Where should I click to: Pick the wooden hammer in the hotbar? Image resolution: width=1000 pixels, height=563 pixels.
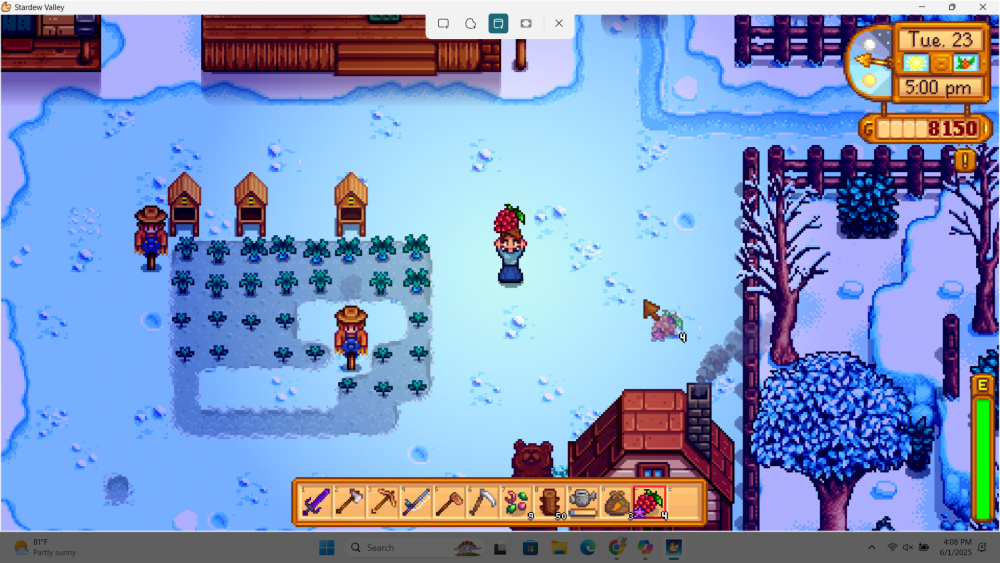pos(449,502)
